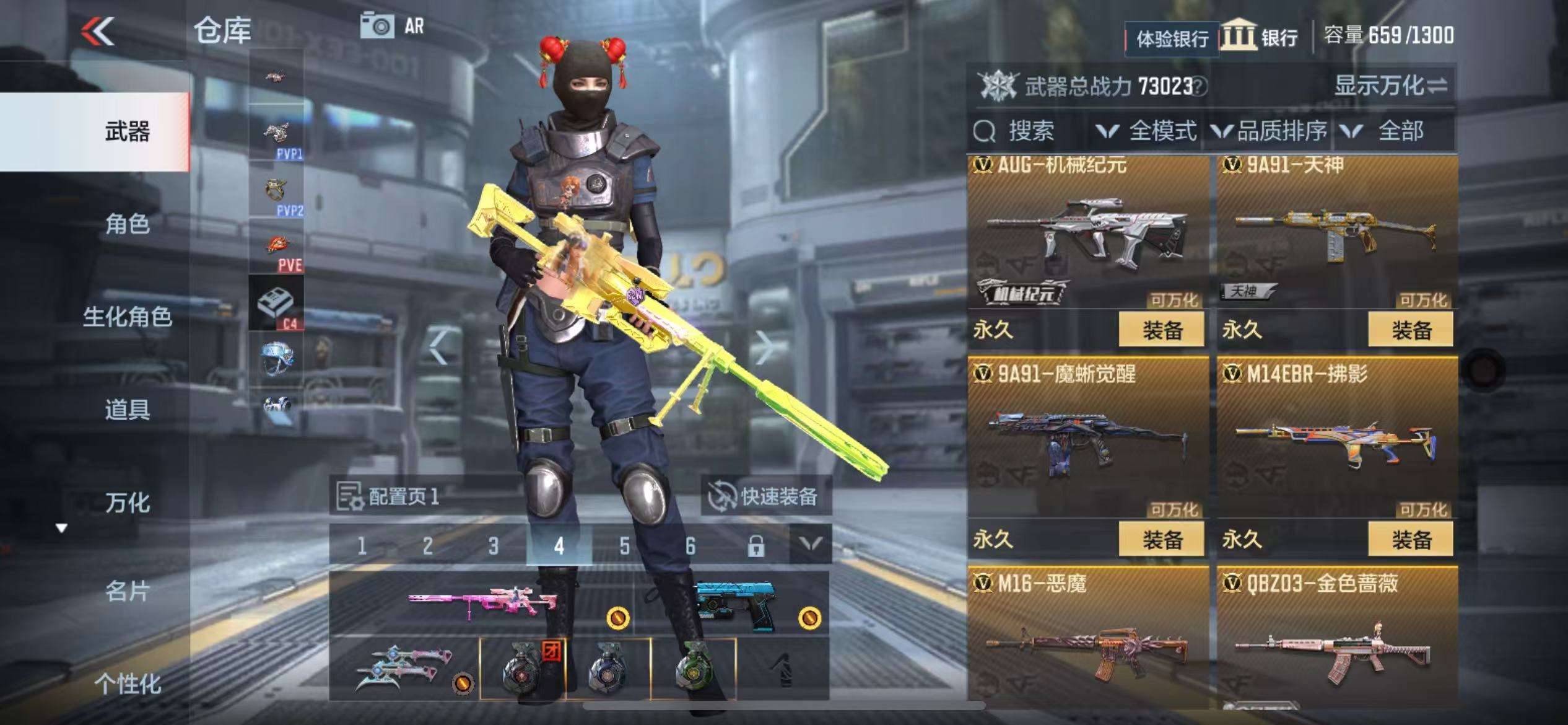Open the 万化 category tab

[x=127, y=503]
